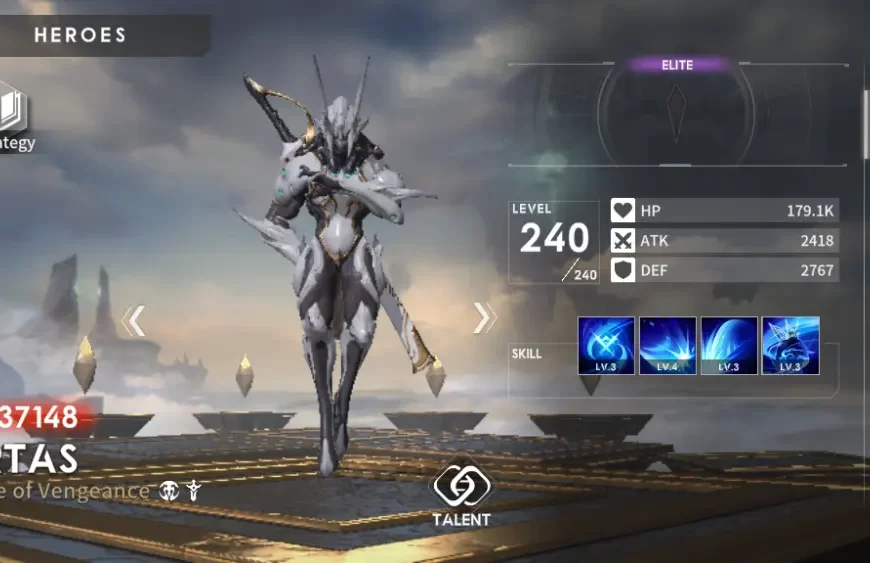Select the HP stat row
Viewport: 870px width, 563px height.
pyautogui.click(x=724, y=211)
